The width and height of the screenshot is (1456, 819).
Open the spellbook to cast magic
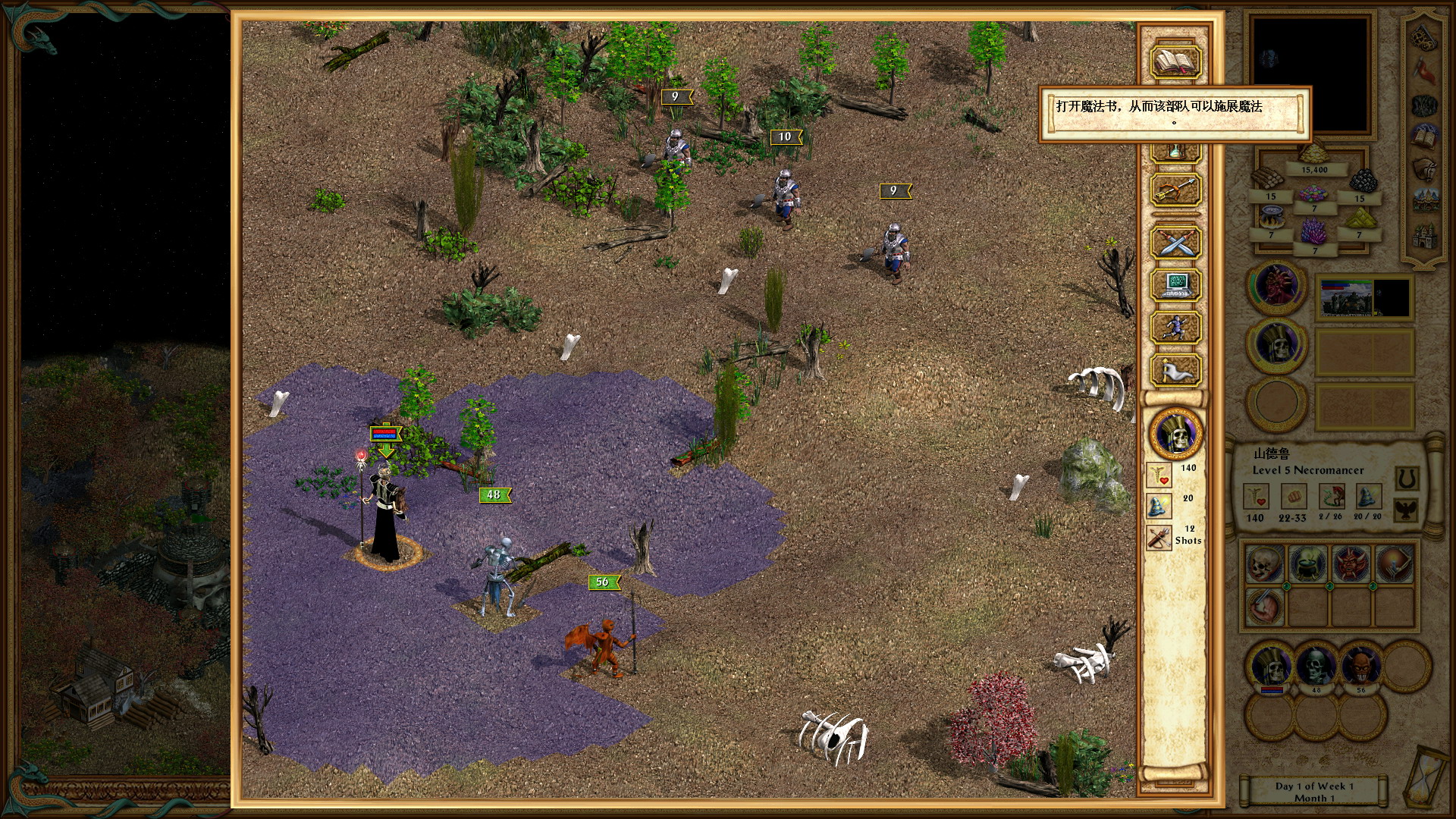click(1175, 62)
